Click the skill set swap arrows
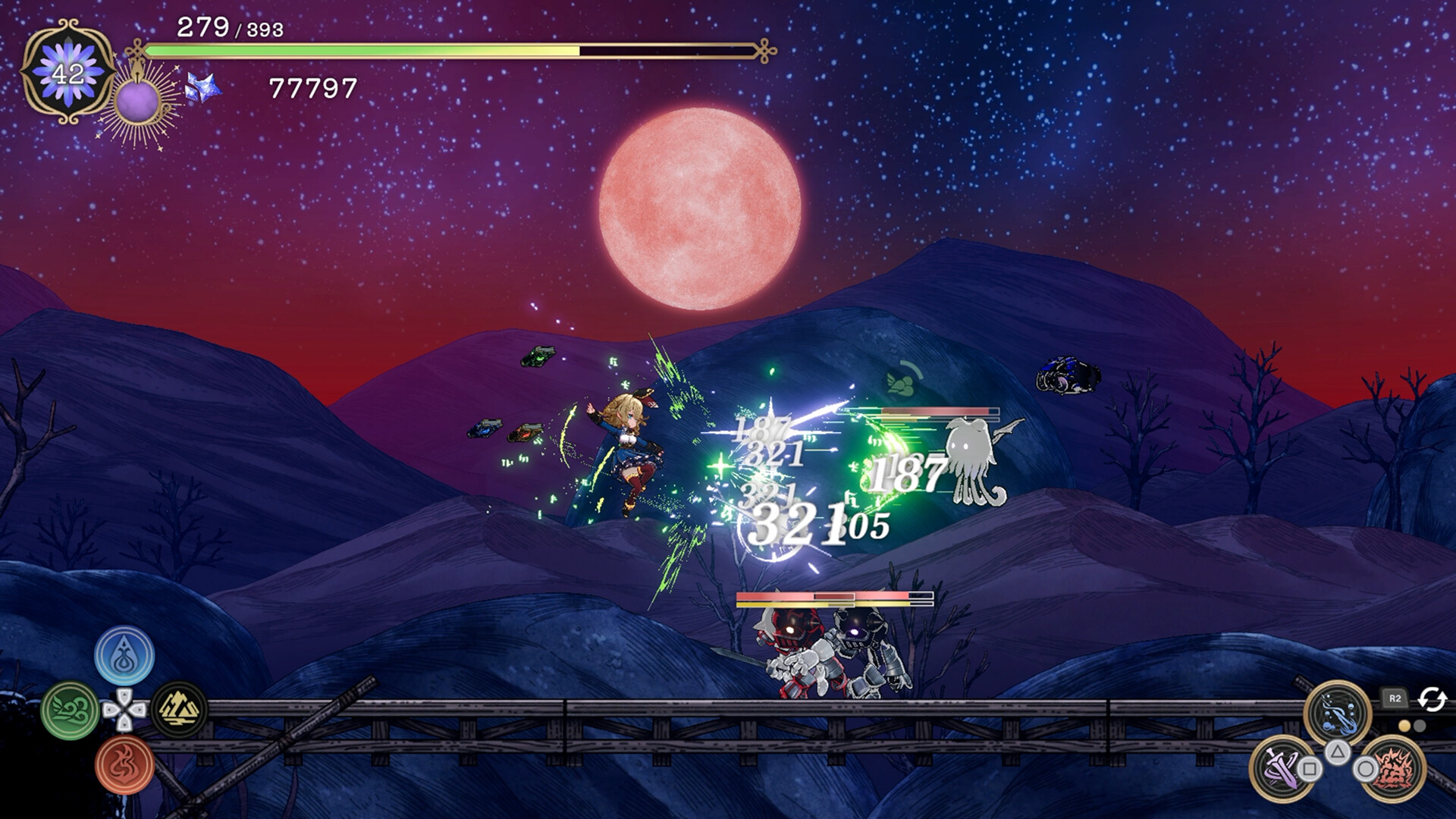Image resolution: width=1456 pixels, height=819 pixels. click(x=1432, y=698)
